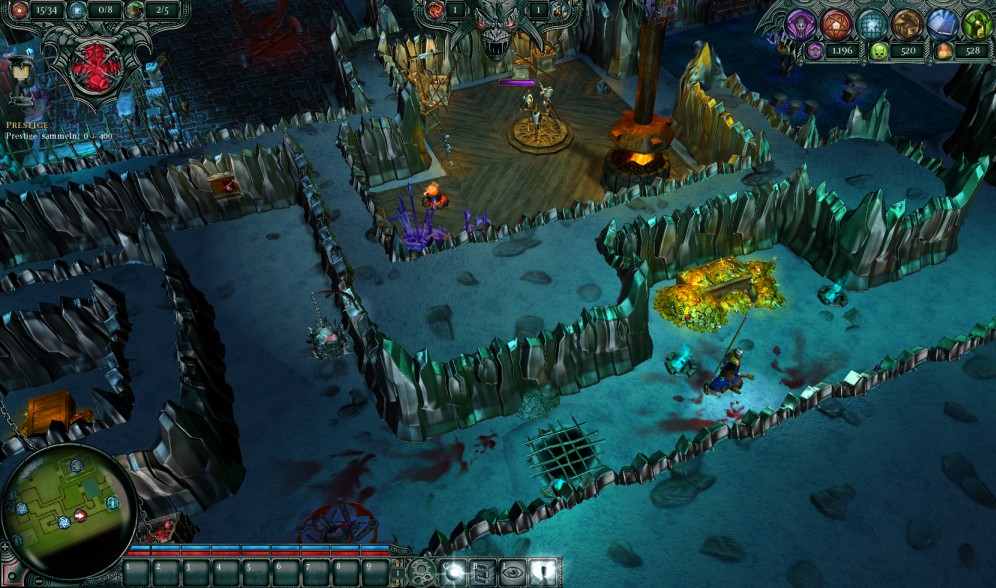
Task: Select hotbar slot number 5
Action: tap(255, 573)
